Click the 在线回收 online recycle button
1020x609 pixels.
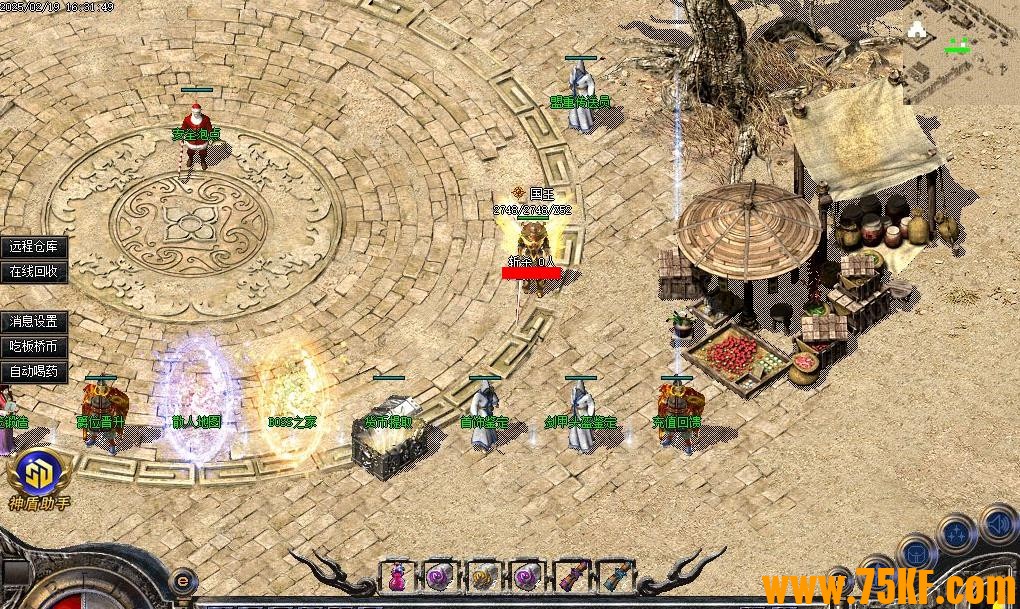point(34,271)
